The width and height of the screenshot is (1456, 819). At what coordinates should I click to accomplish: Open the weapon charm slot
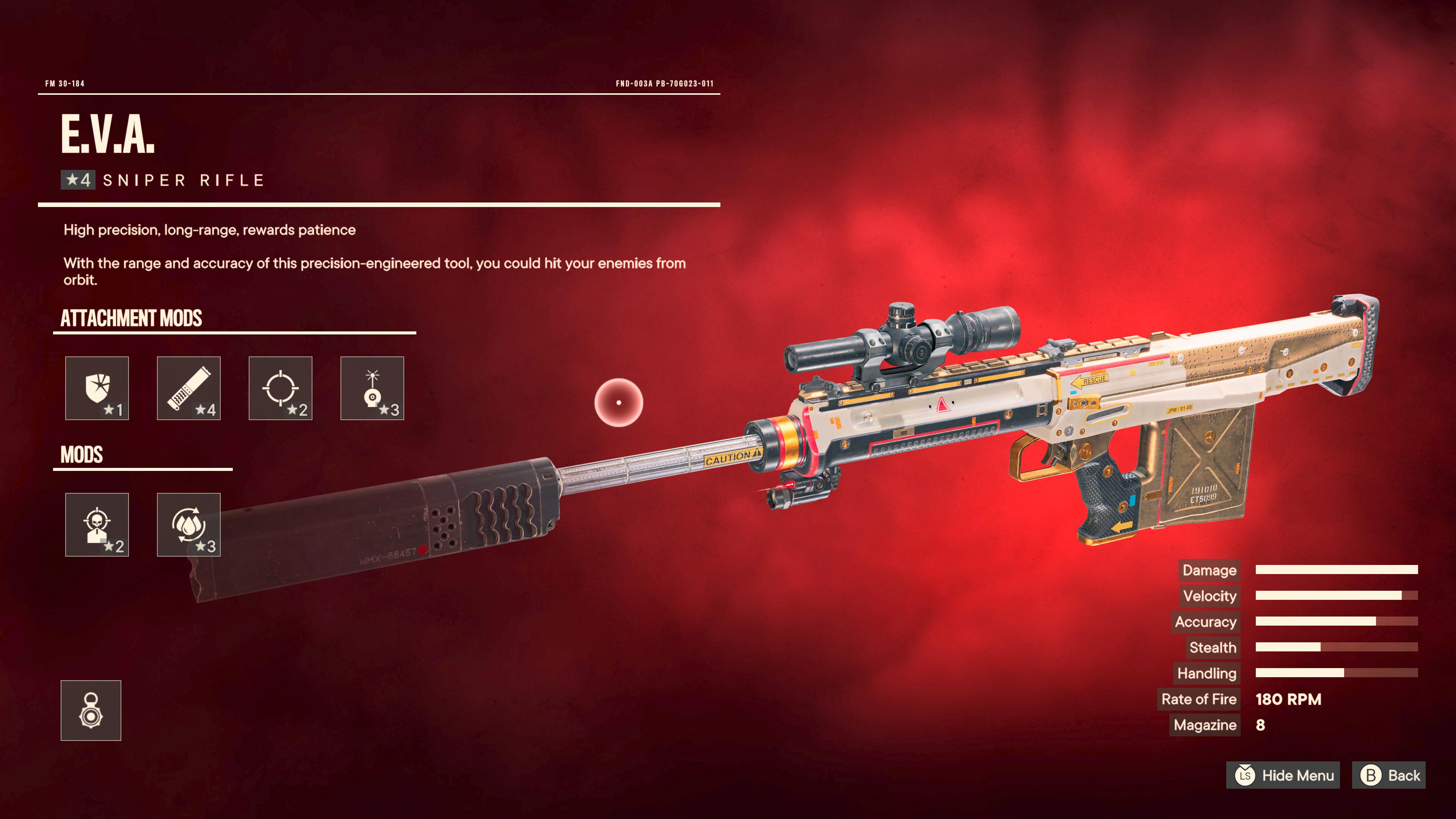click(91, 711)
